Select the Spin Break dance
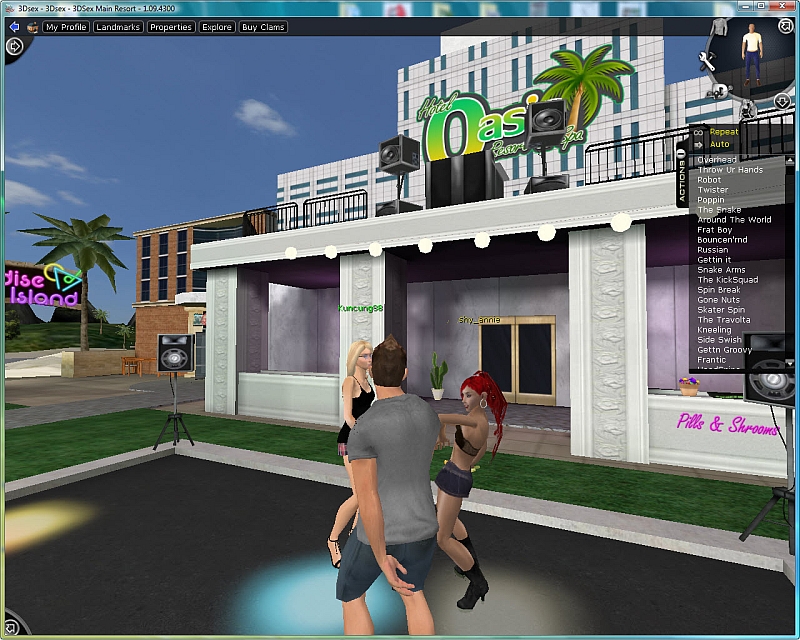The image size is (800, 640). click(719, 290)
